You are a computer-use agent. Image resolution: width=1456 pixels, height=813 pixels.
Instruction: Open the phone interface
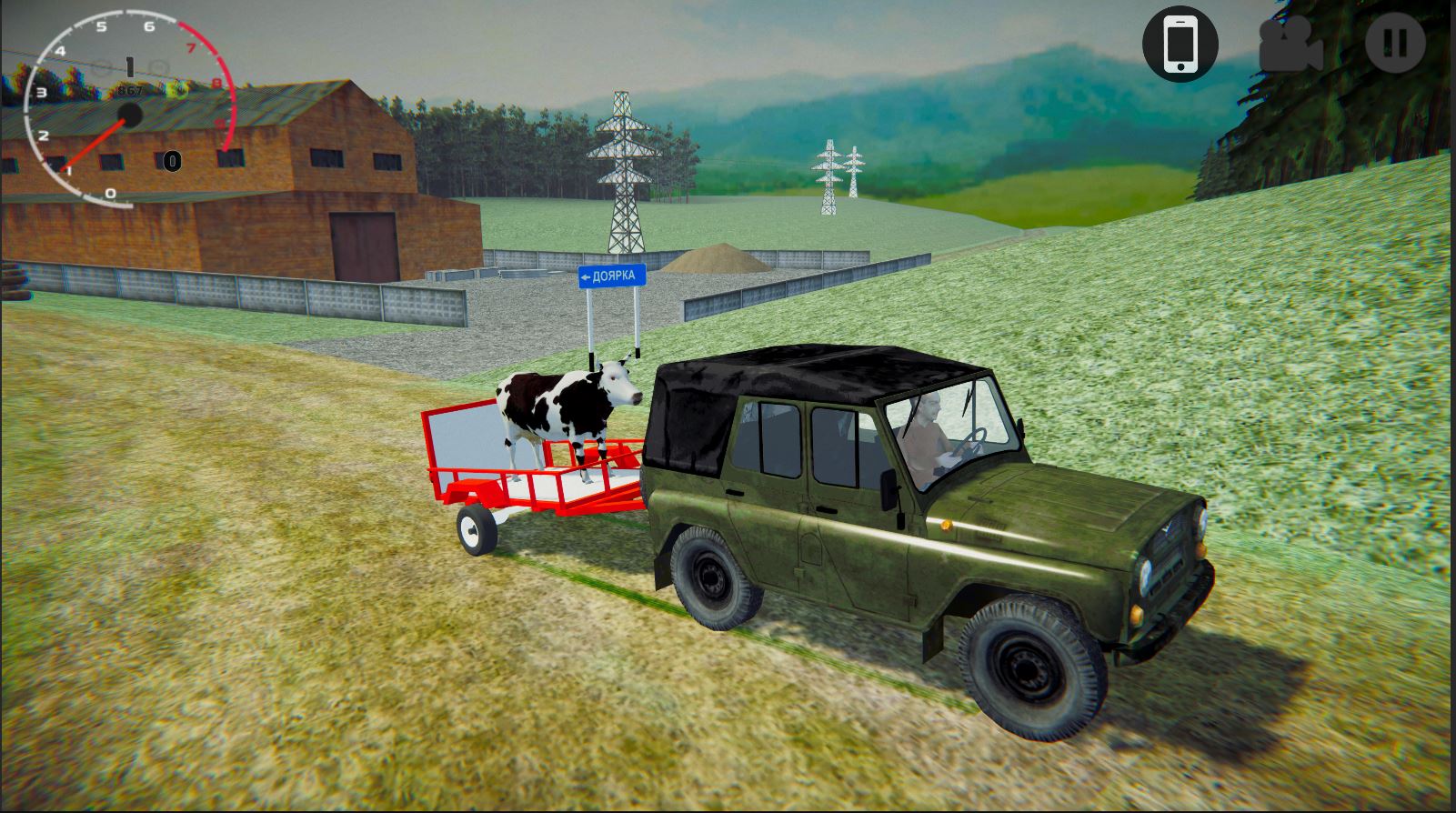pyautogui.click(x=1180, y=44)
